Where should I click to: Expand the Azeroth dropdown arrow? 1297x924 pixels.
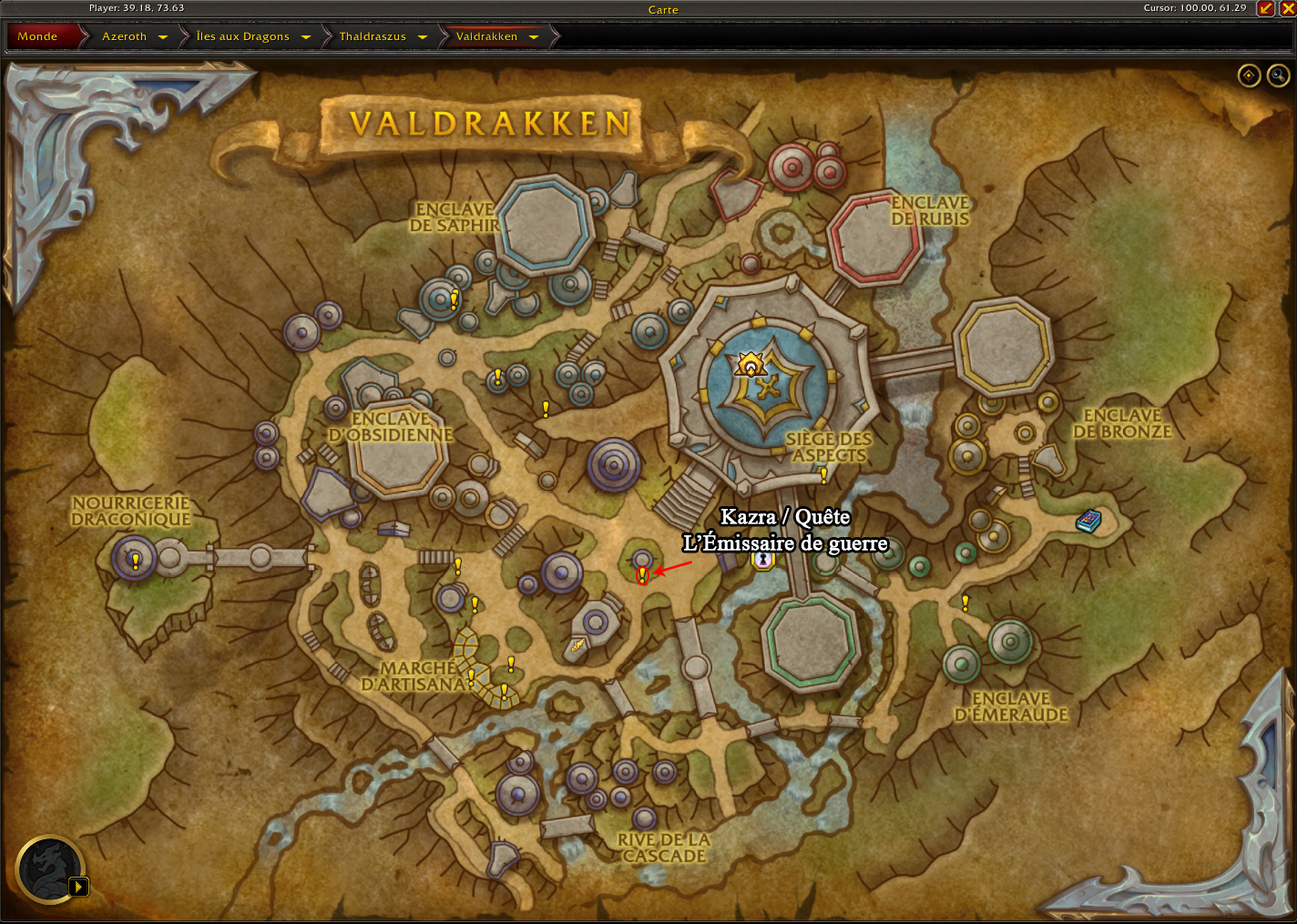coord(163,37)
